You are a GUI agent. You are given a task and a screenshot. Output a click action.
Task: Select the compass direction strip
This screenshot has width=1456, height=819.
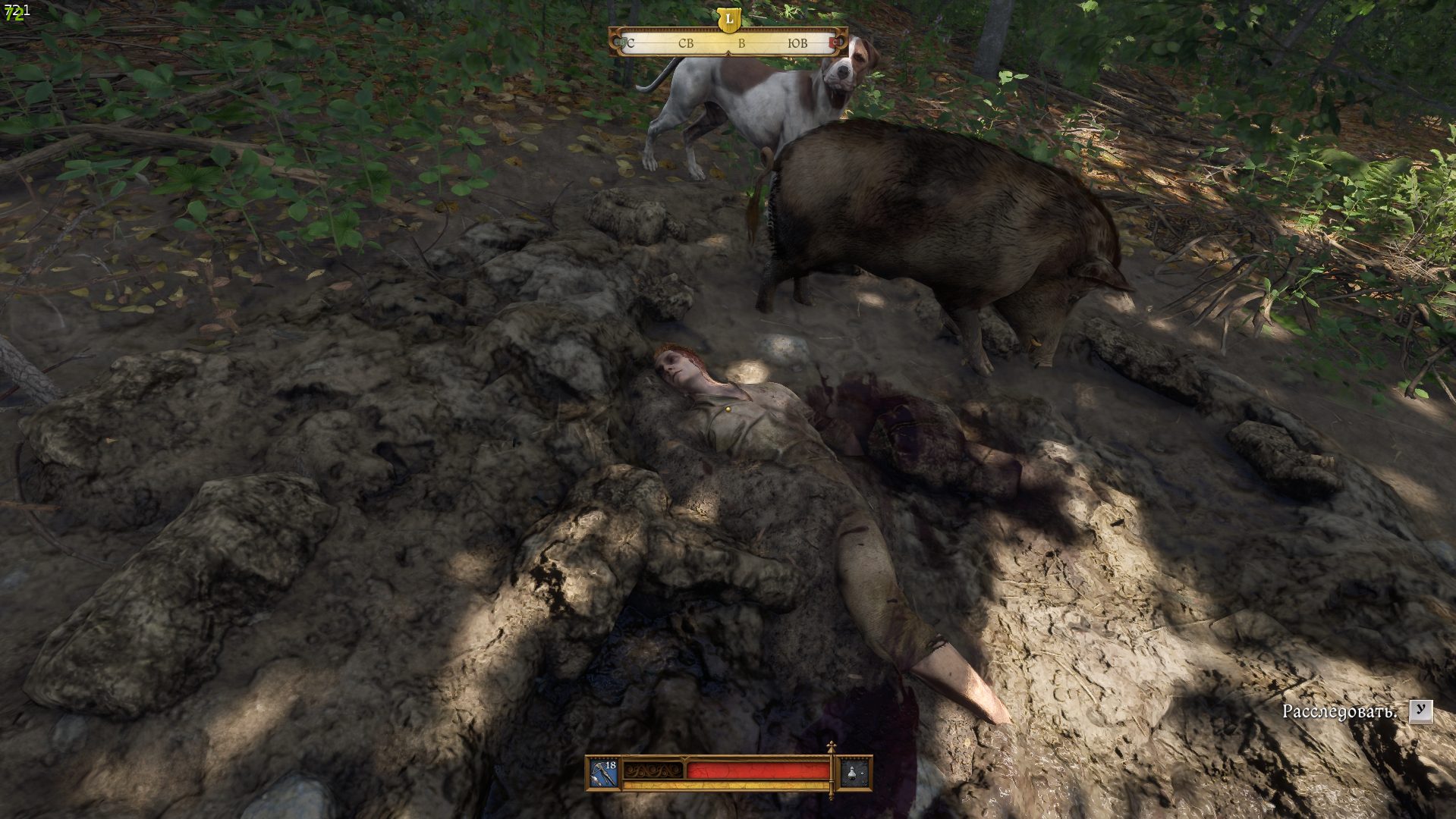[728, 43]
